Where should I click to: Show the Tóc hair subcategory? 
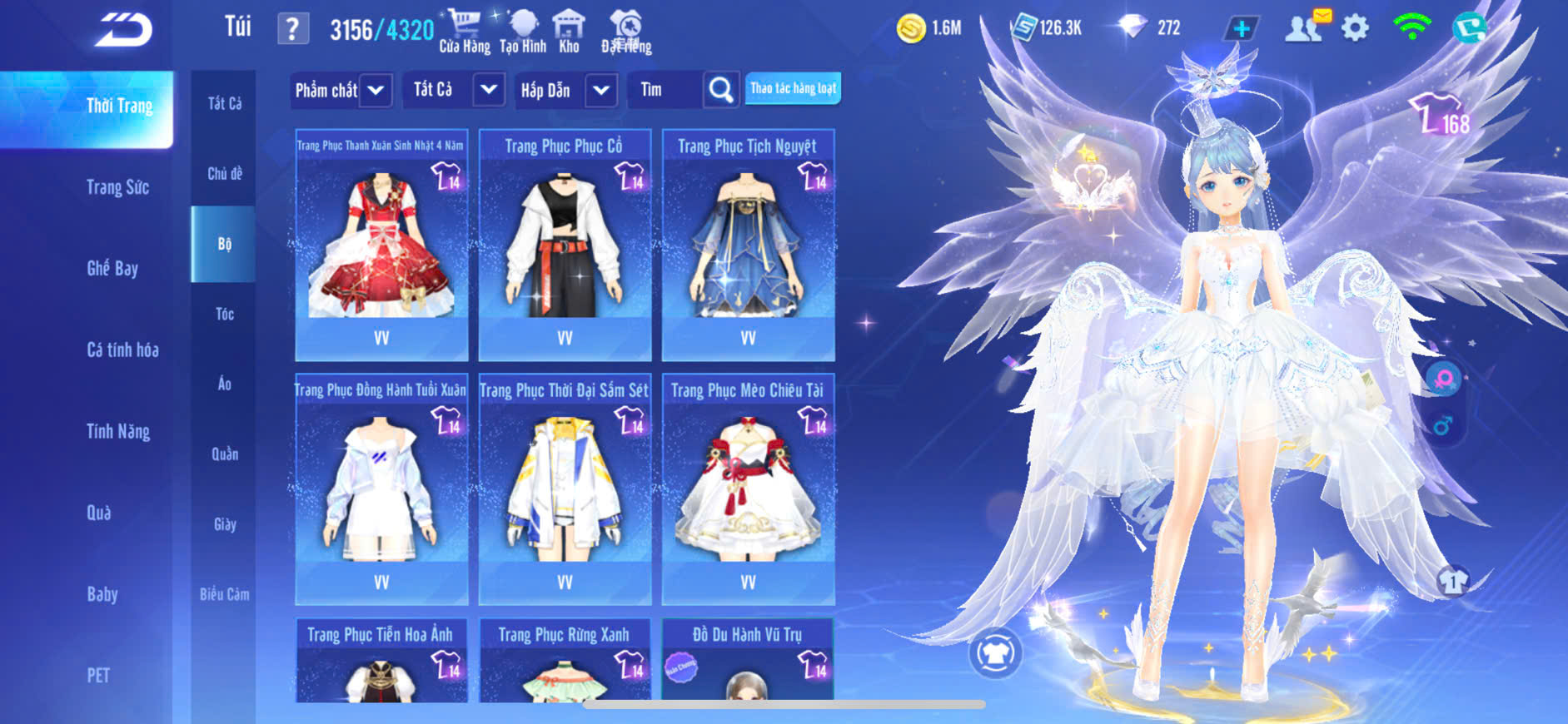point(225,314)
